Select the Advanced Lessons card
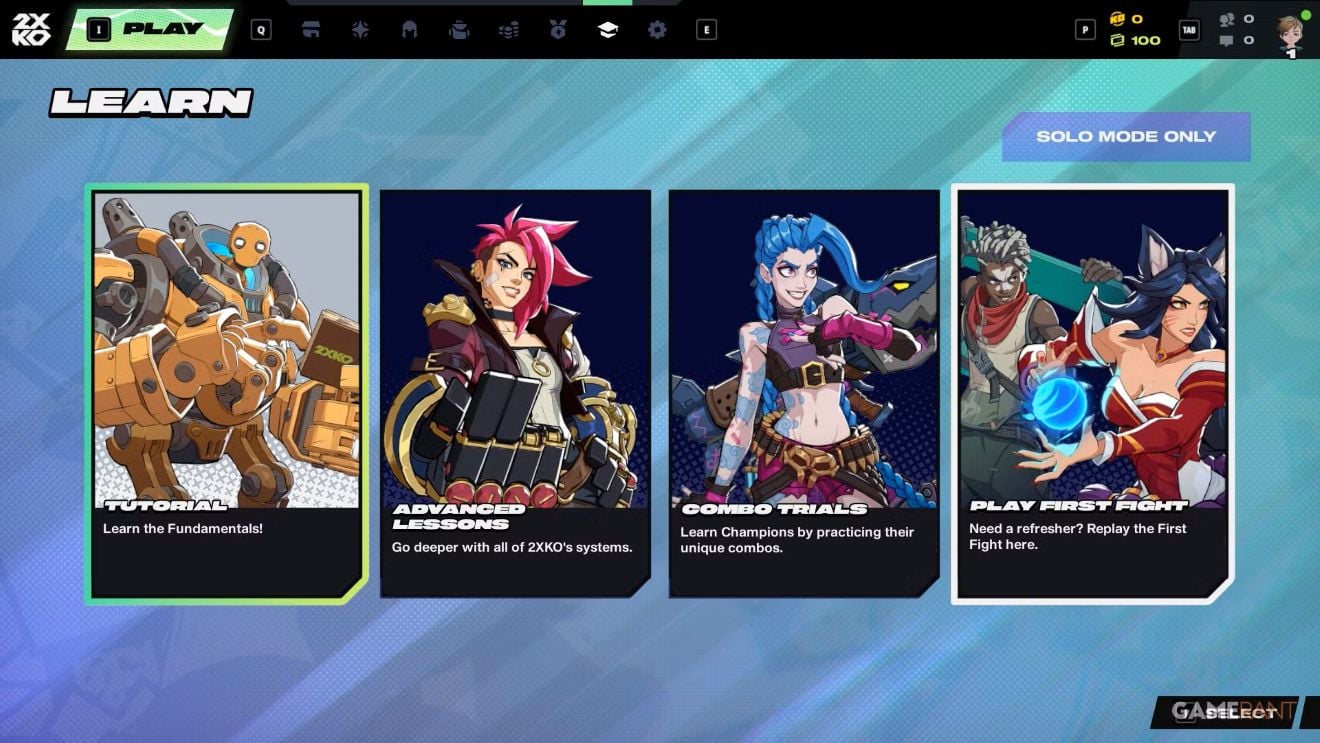Screen dimensions: 1320x743 (x=515, y=394)
